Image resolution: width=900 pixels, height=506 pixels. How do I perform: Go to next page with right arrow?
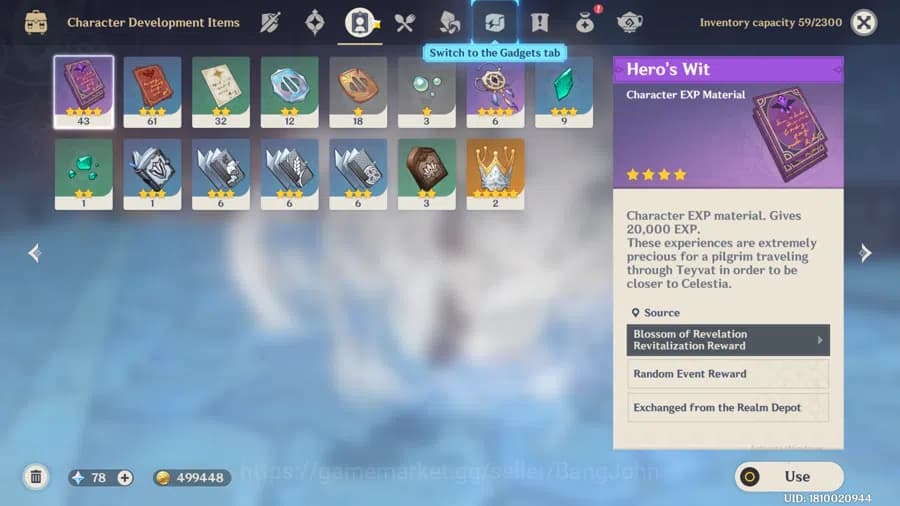point(865,254)
